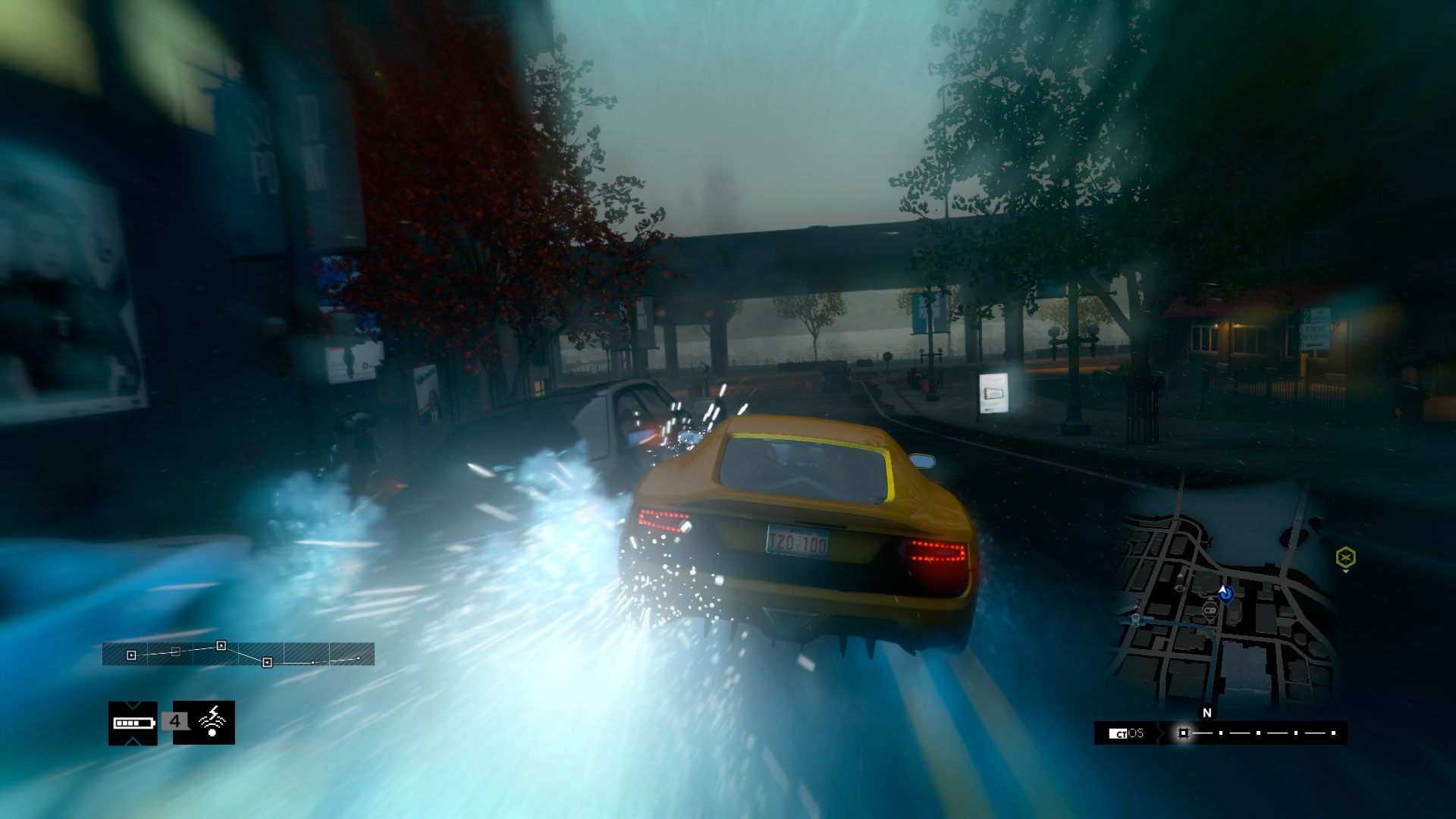Activate the blackout hack icon

pyautogui.click(x=212, y=722)
